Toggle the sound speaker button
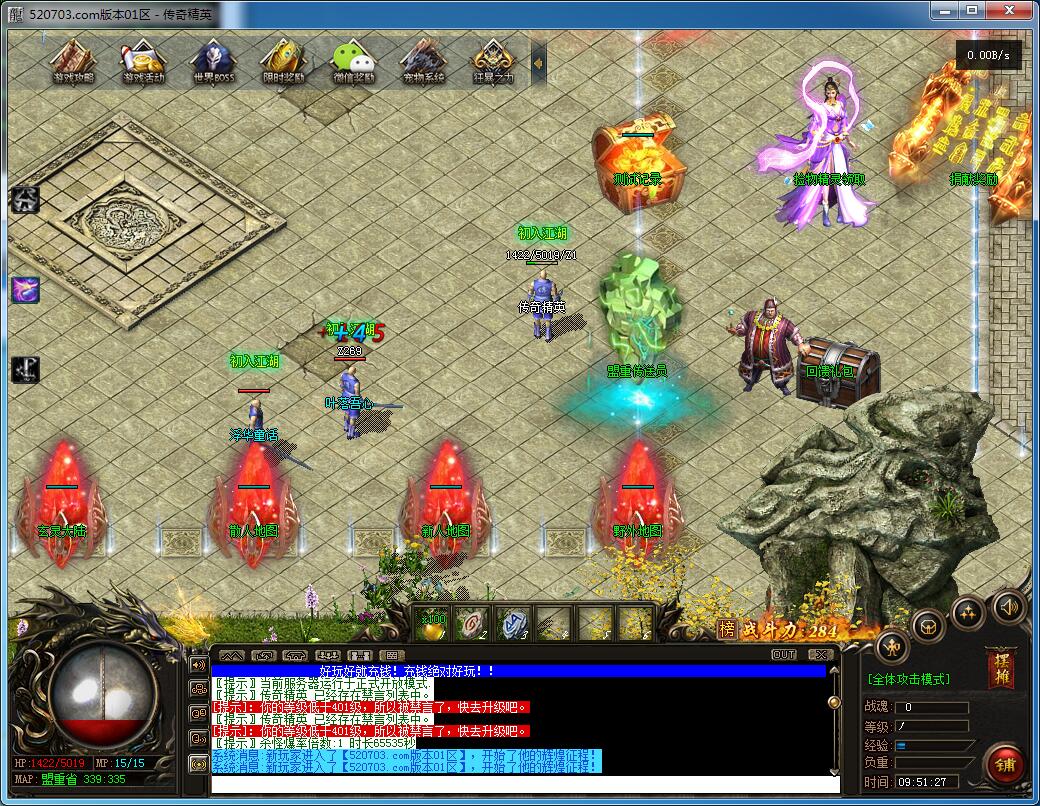1040x806 pixels. [1008, 606]
